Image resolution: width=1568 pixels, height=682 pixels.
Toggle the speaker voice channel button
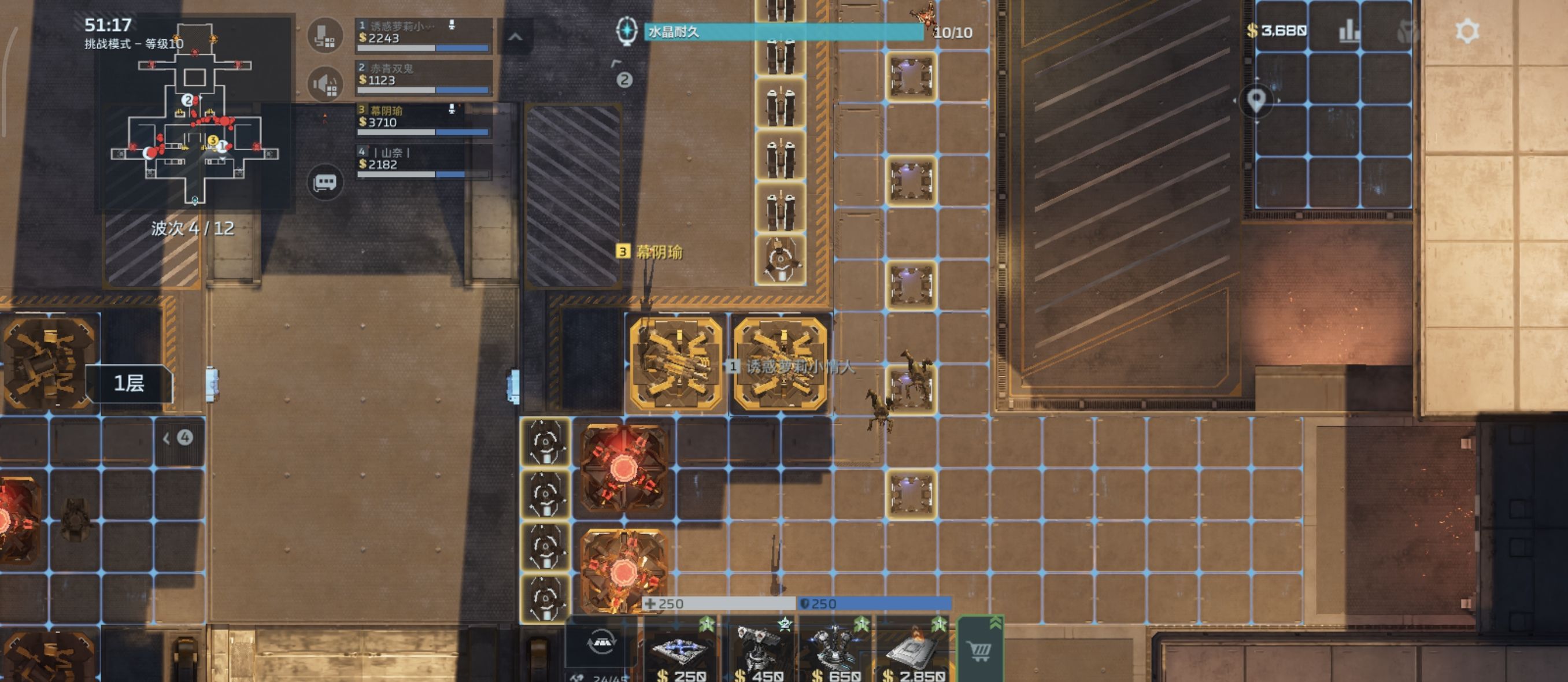(x=325, y=83)
